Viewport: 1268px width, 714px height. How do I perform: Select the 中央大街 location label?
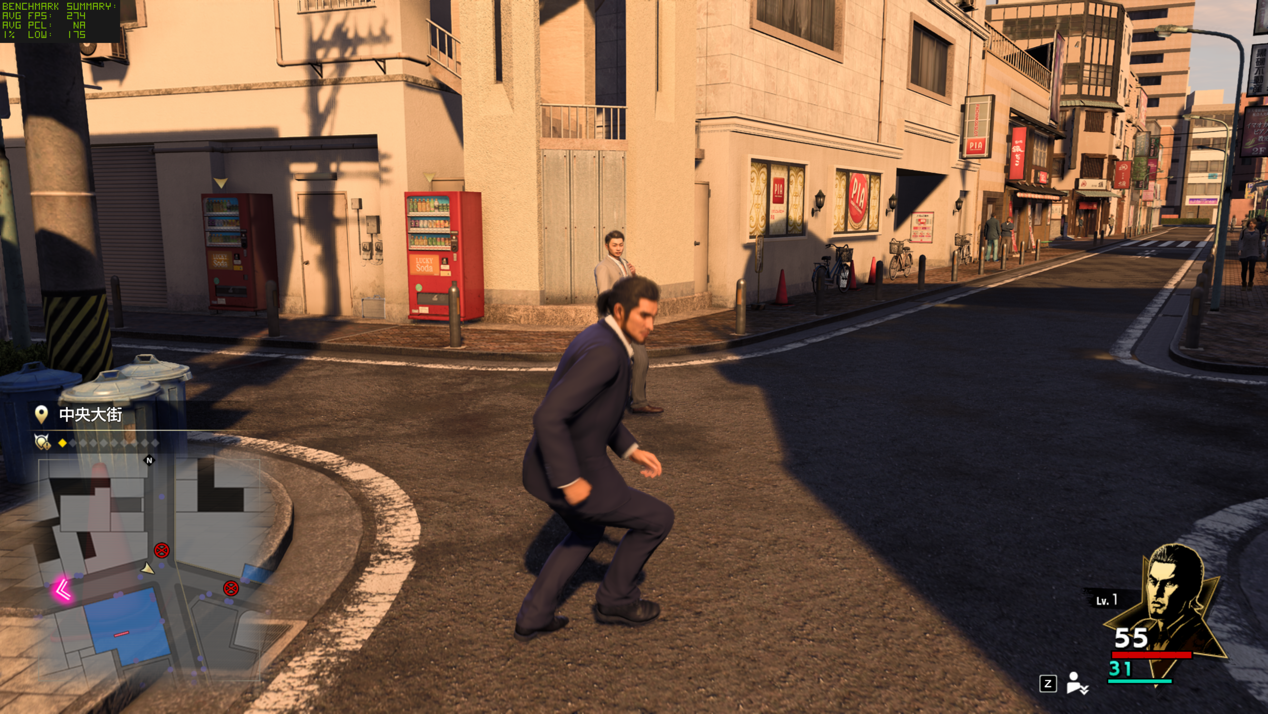pyautogui.click(x=90, y=414)
